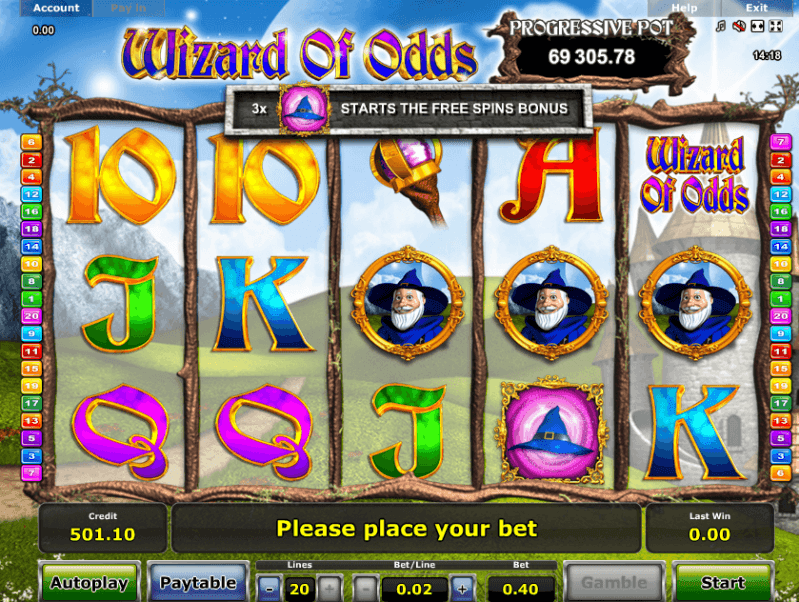The height and width of the screenshot is (602, 799).
Task: Exit the game
Action: coord(756,8)
